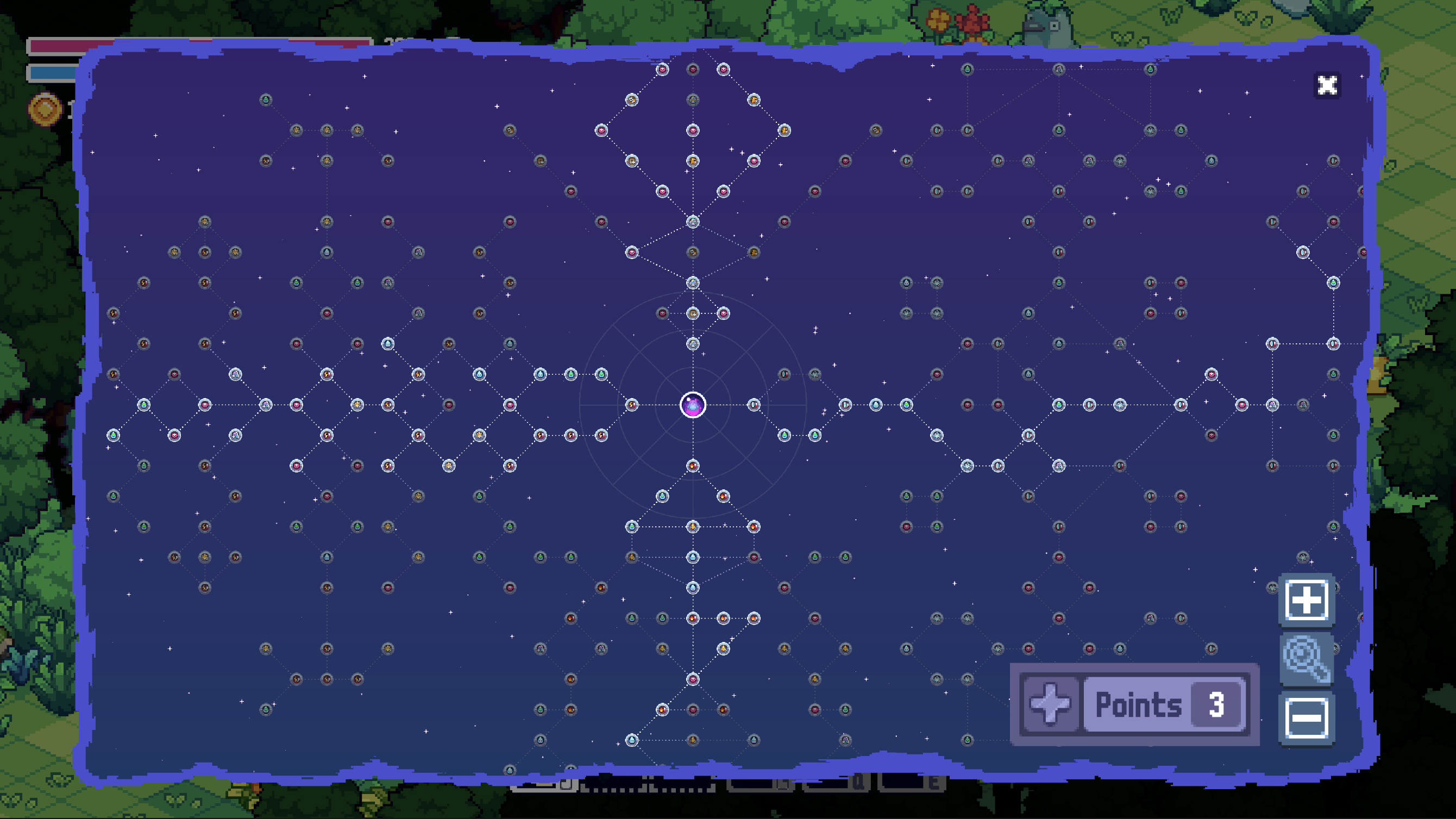Image resolution: width=1456 pixels, height=819 pixels.
Task: Click the Points counter showing 3
Action: click(1212, 704)
